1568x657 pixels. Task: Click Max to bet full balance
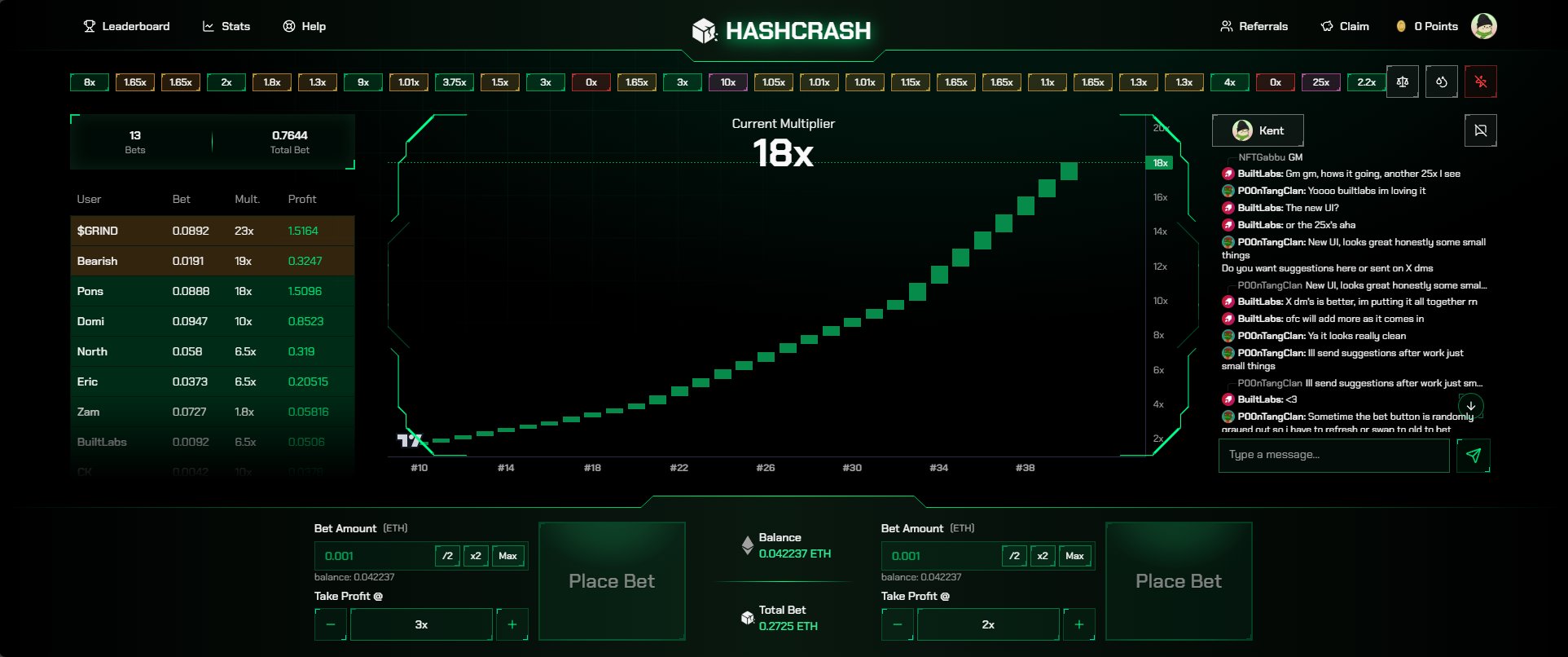click(508, 555)
